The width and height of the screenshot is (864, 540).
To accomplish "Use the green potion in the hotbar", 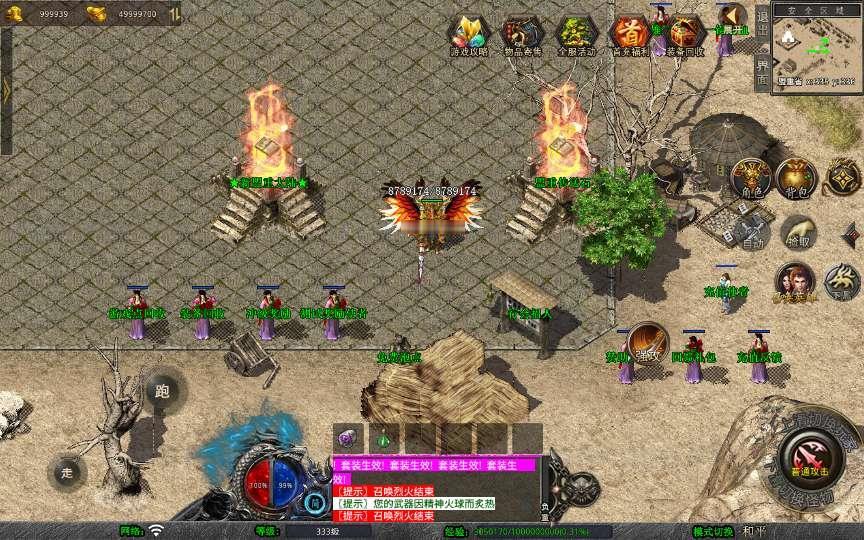I will tap(383, 437).
